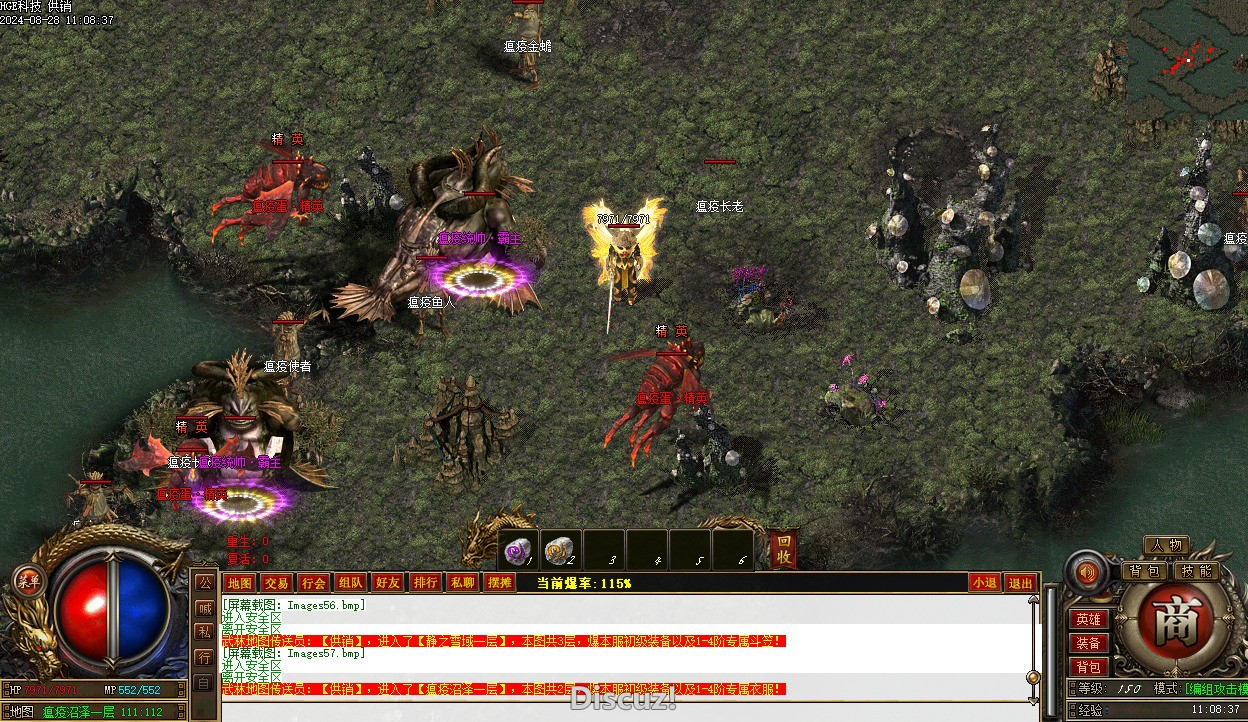Toggle sound with the speaker icon
Screen dimensions: 1248x722
(1086, 573)
